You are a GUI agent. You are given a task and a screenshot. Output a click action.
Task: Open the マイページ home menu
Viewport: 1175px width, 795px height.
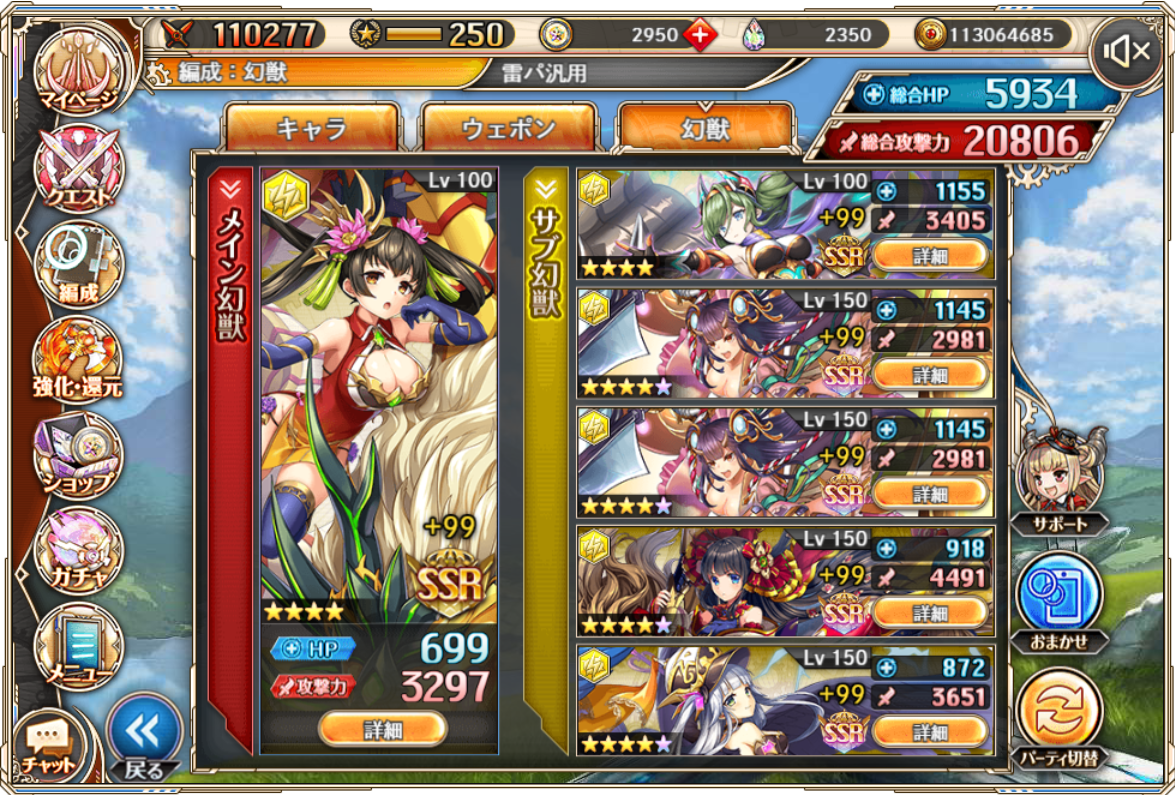pyautogui.click(x=78, y=68)
